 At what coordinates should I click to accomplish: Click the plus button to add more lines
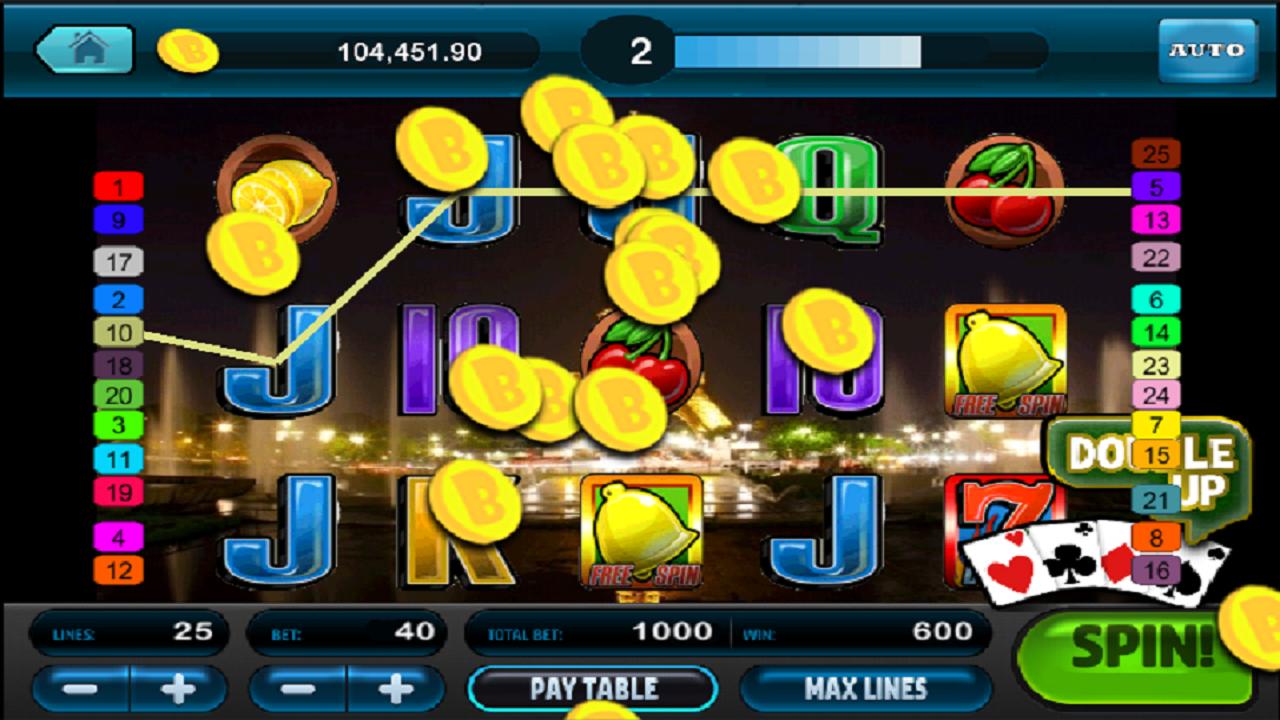[x=176, y=688]
